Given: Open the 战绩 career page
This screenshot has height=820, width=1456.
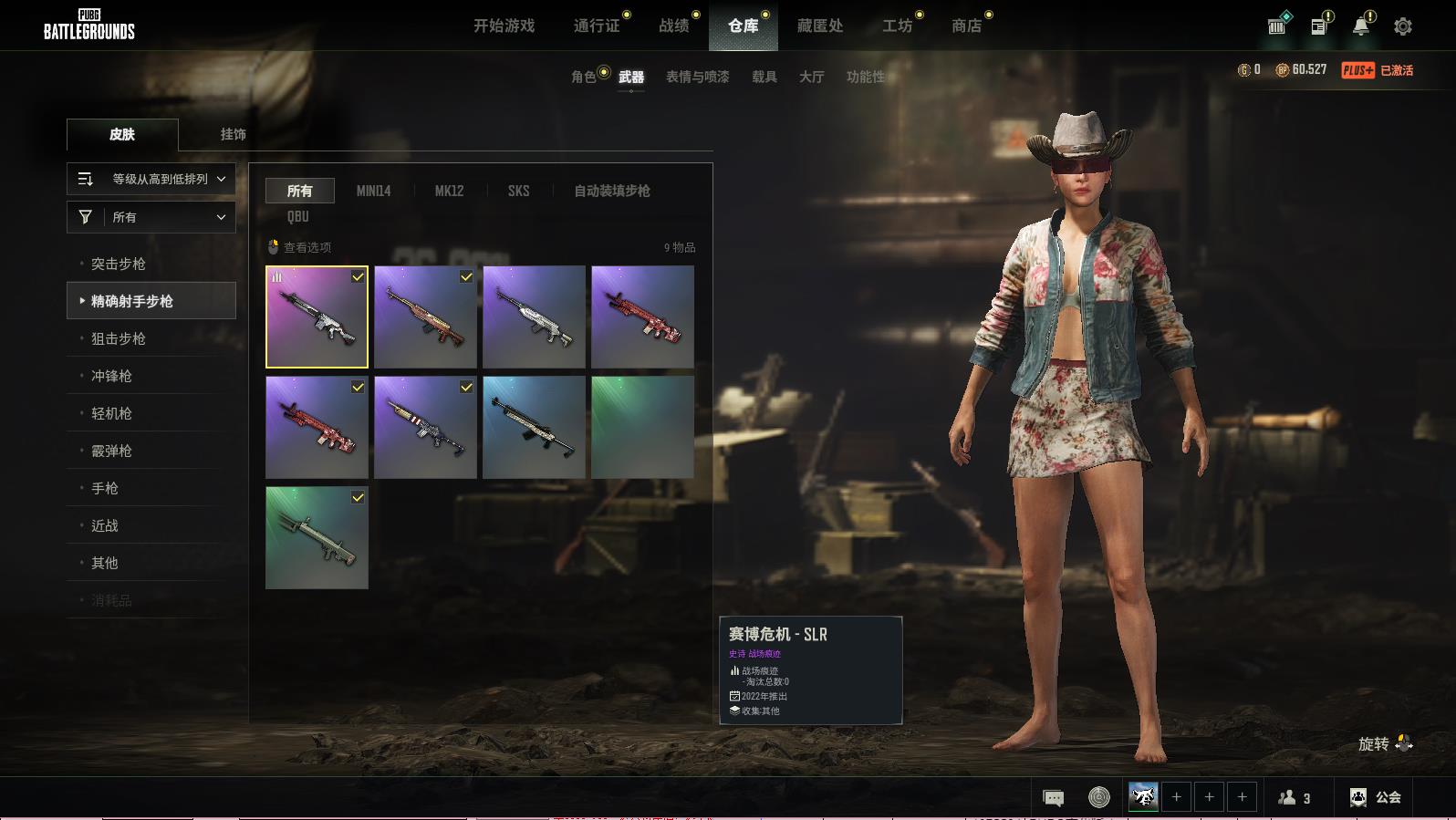Looking at the screenshot, I should click(x=674, y=26).
